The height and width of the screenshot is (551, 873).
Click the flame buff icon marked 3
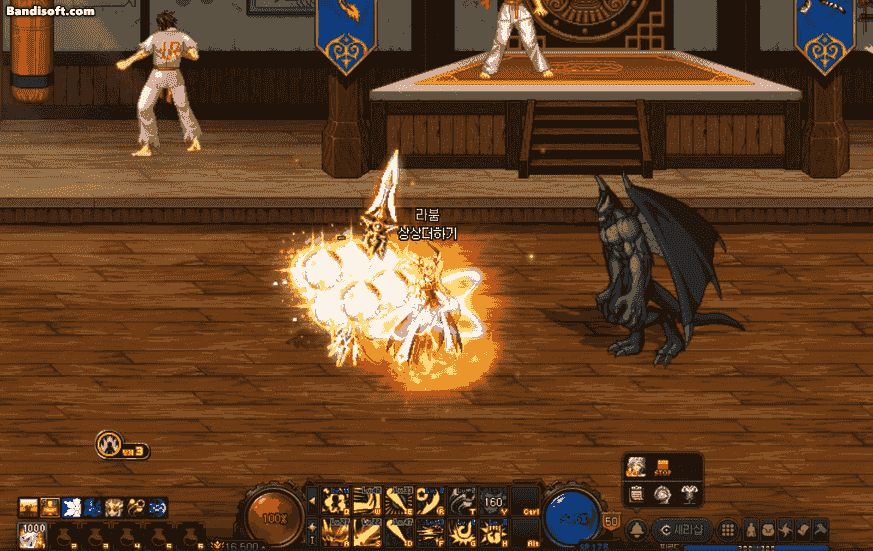point(110,445)
